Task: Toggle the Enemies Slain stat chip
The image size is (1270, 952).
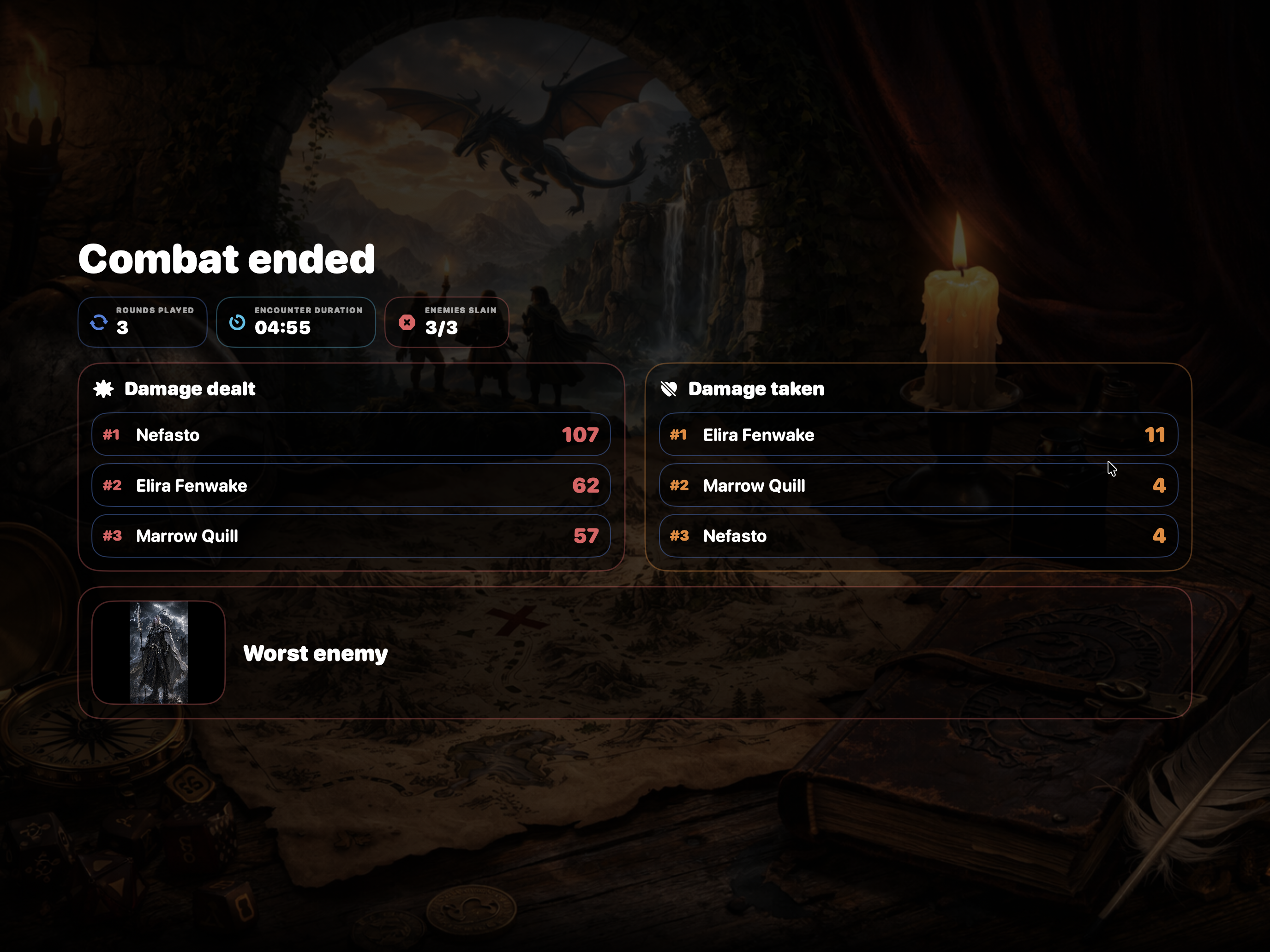Action: click(x=446, y=322)
